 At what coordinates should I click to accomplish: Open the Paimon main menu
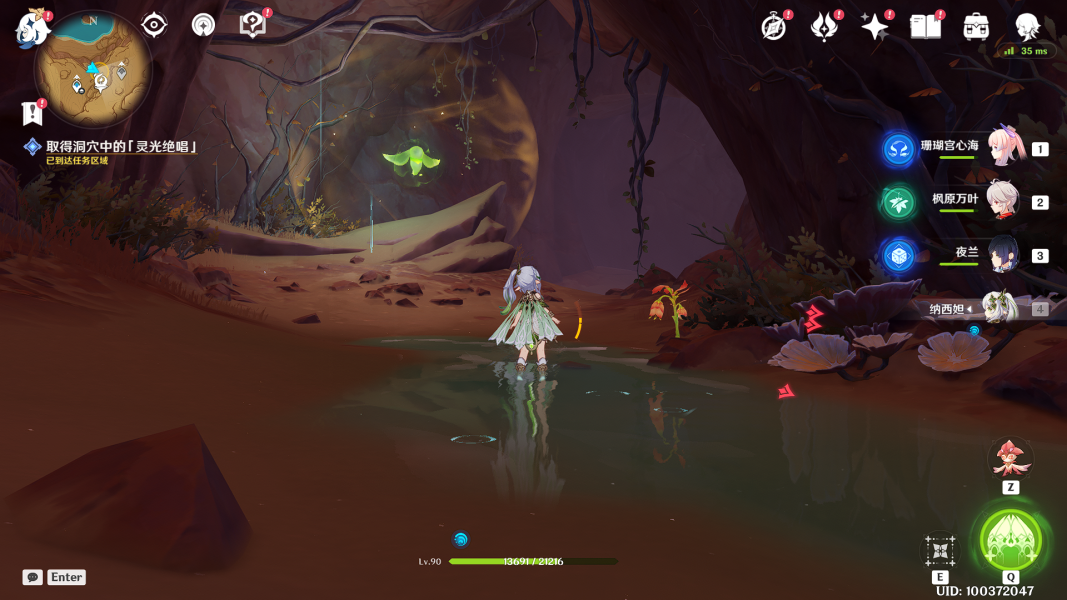33,28
